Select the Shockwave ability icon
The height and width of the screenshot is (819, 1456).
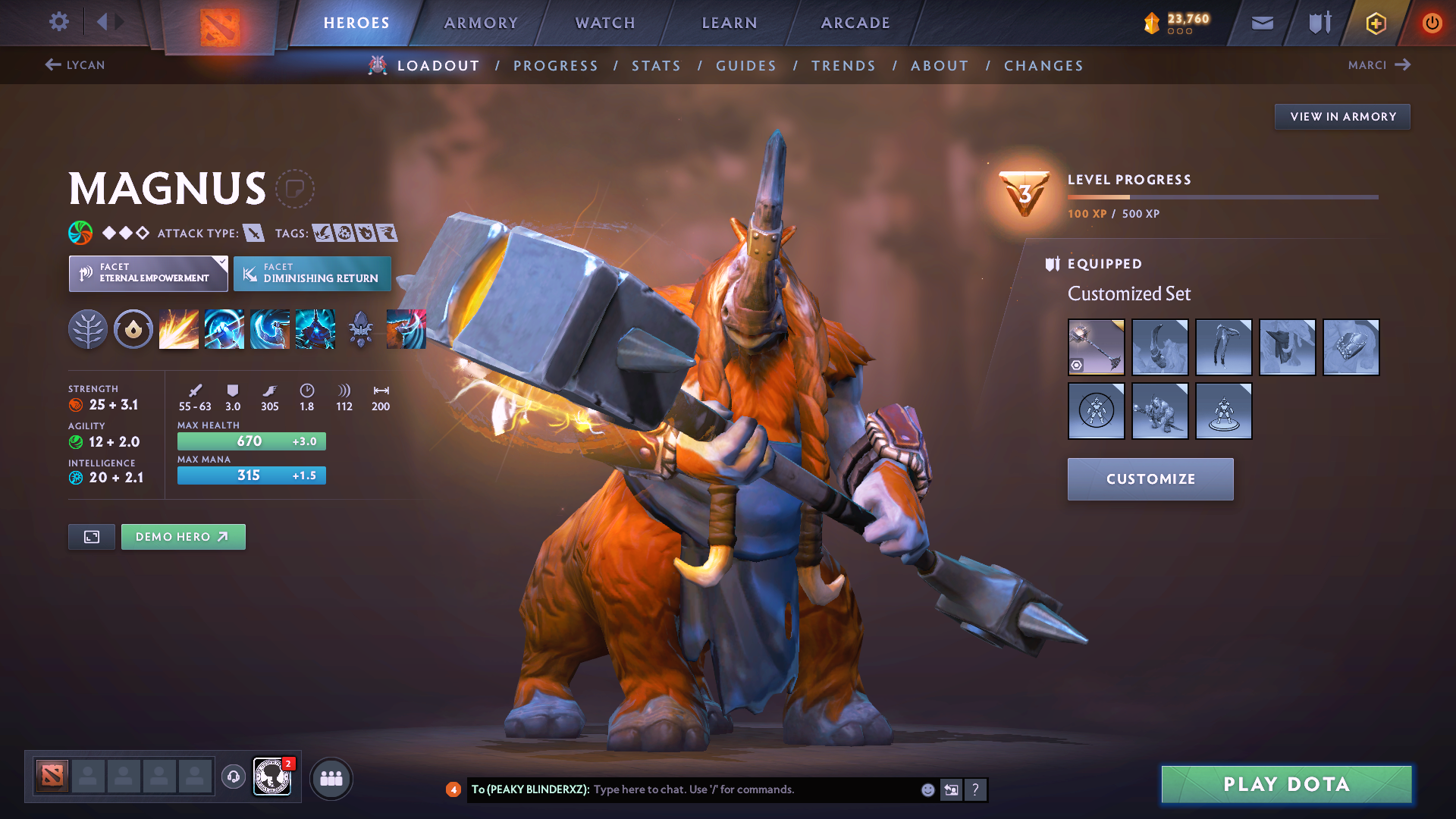point(178,328)
